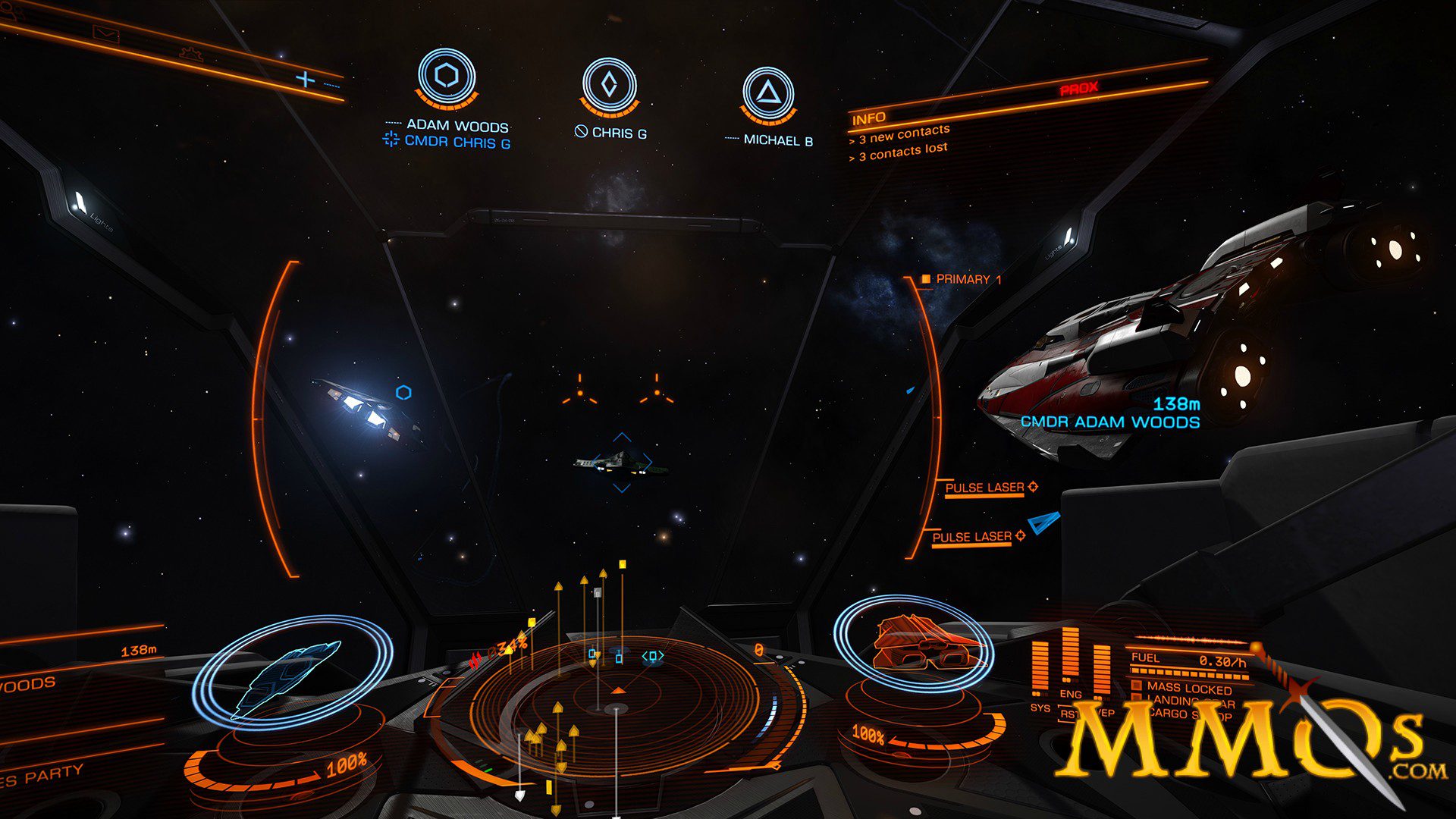Expand the first PULSE LASER entry
1456x819 pixels.
pyautogui.click(x=984, y=486)
